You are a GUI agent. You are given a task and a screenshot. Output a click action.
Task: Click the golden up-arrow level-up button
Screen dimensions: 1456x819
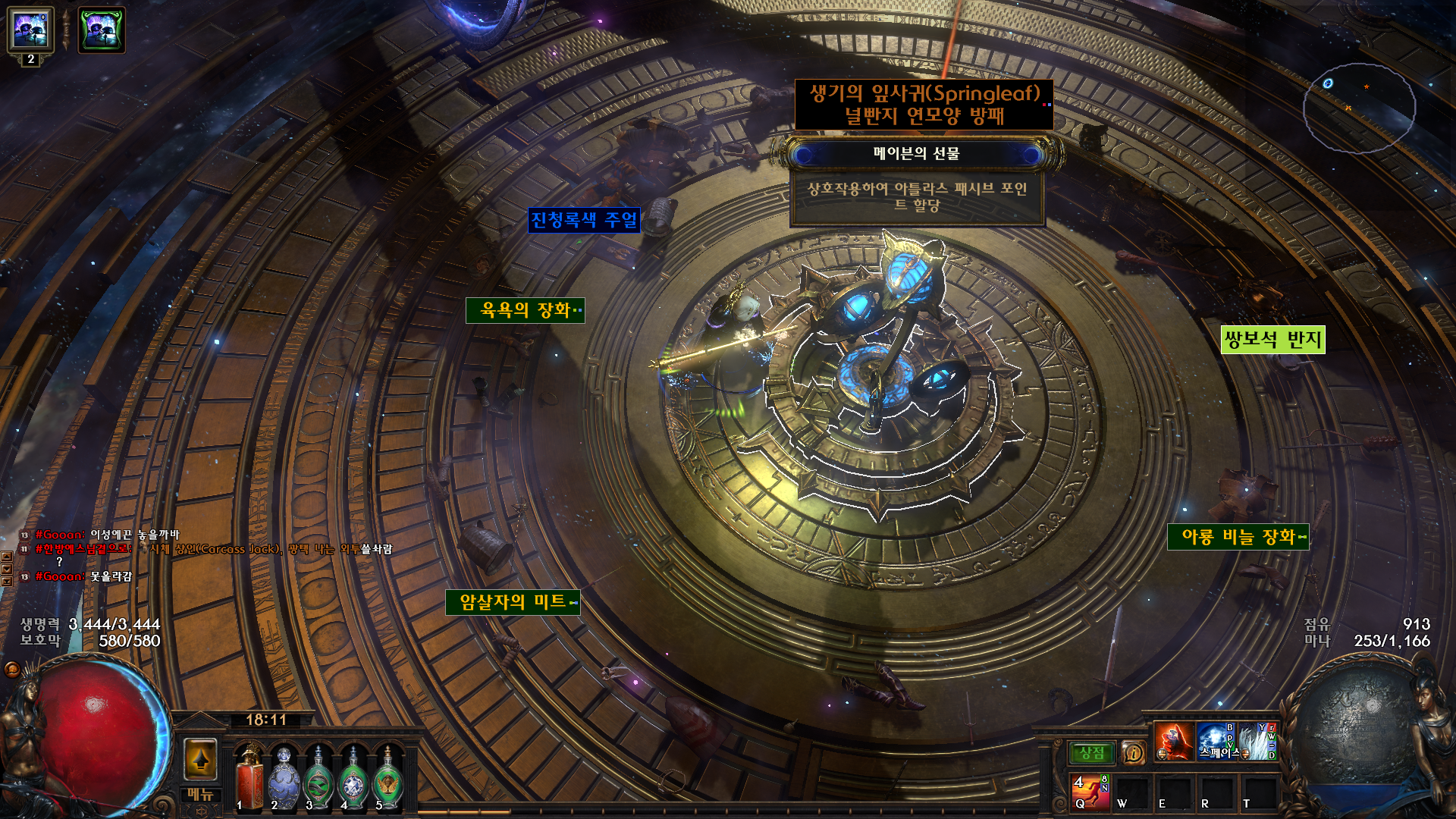click(x=201, y=759)
